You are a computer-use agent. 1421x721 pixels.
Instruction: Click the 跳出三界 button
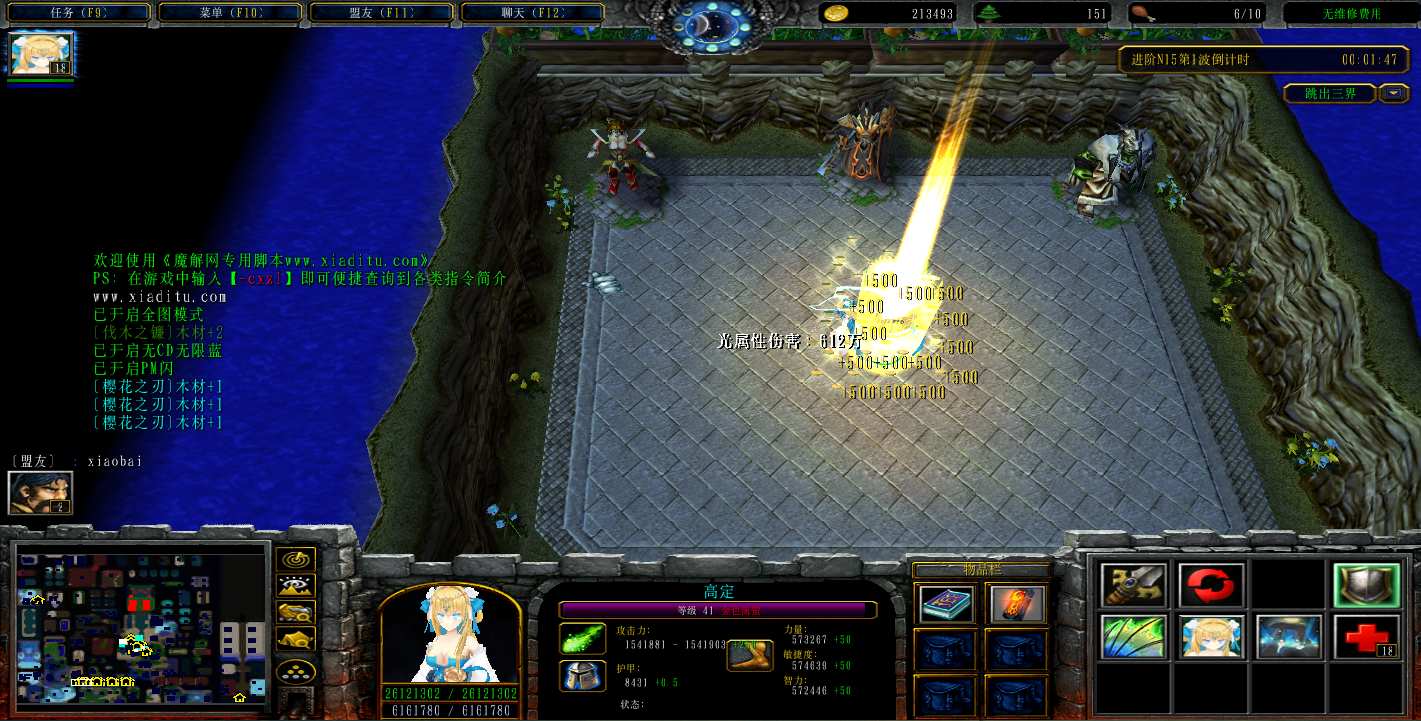click(x=1330, y=94)
